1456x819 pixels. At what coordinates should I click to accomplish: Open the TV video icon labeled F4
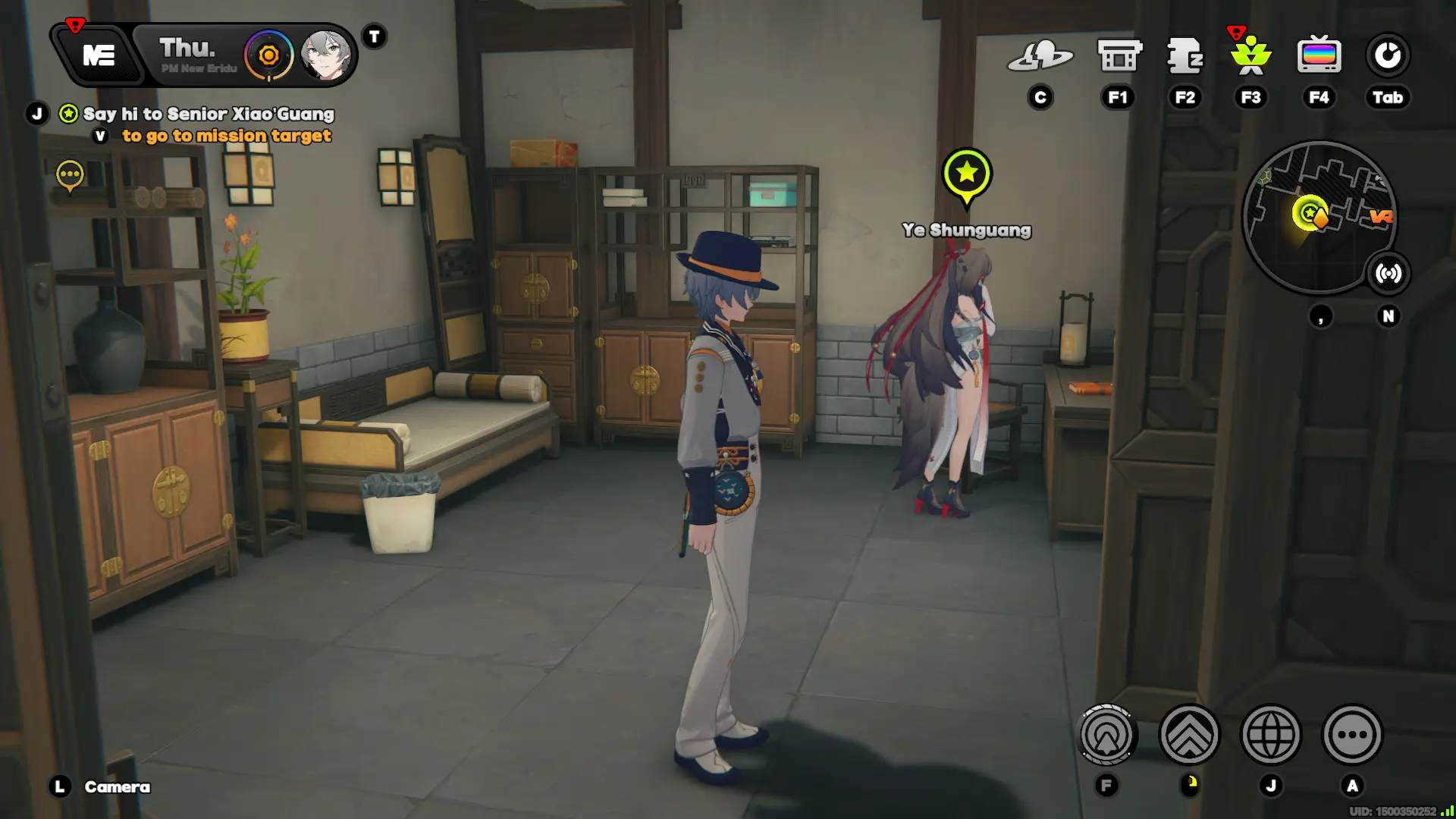tap(1319, 54)
